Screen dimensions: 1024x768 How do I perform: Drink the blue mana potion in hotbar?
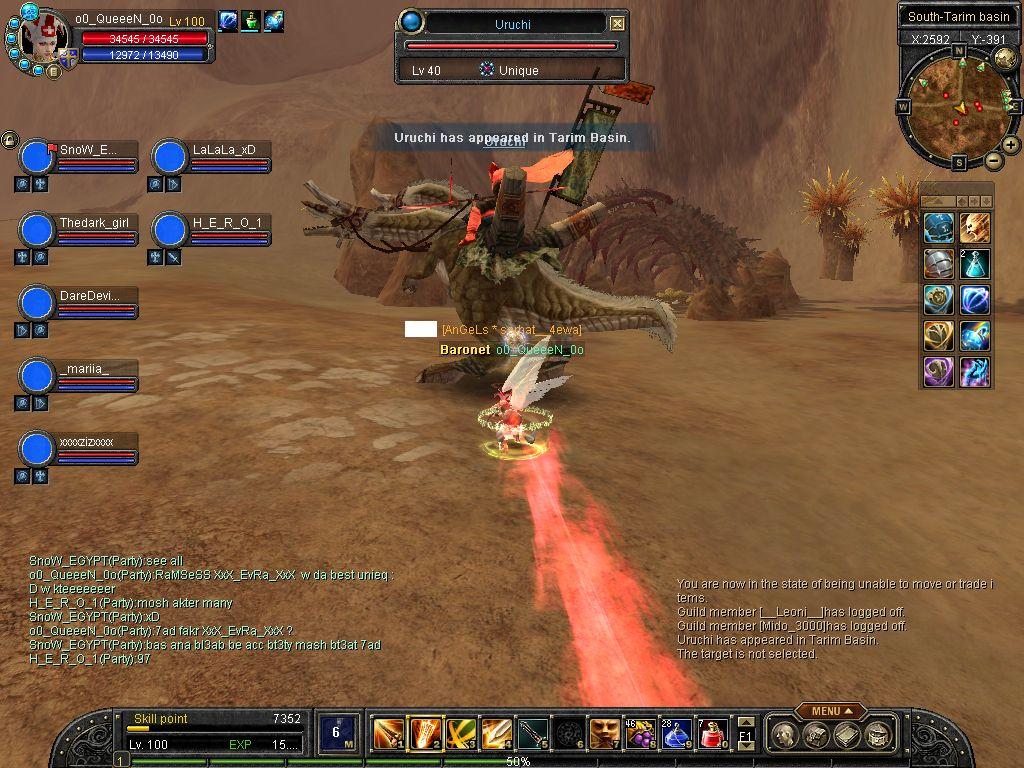(675, 734)
